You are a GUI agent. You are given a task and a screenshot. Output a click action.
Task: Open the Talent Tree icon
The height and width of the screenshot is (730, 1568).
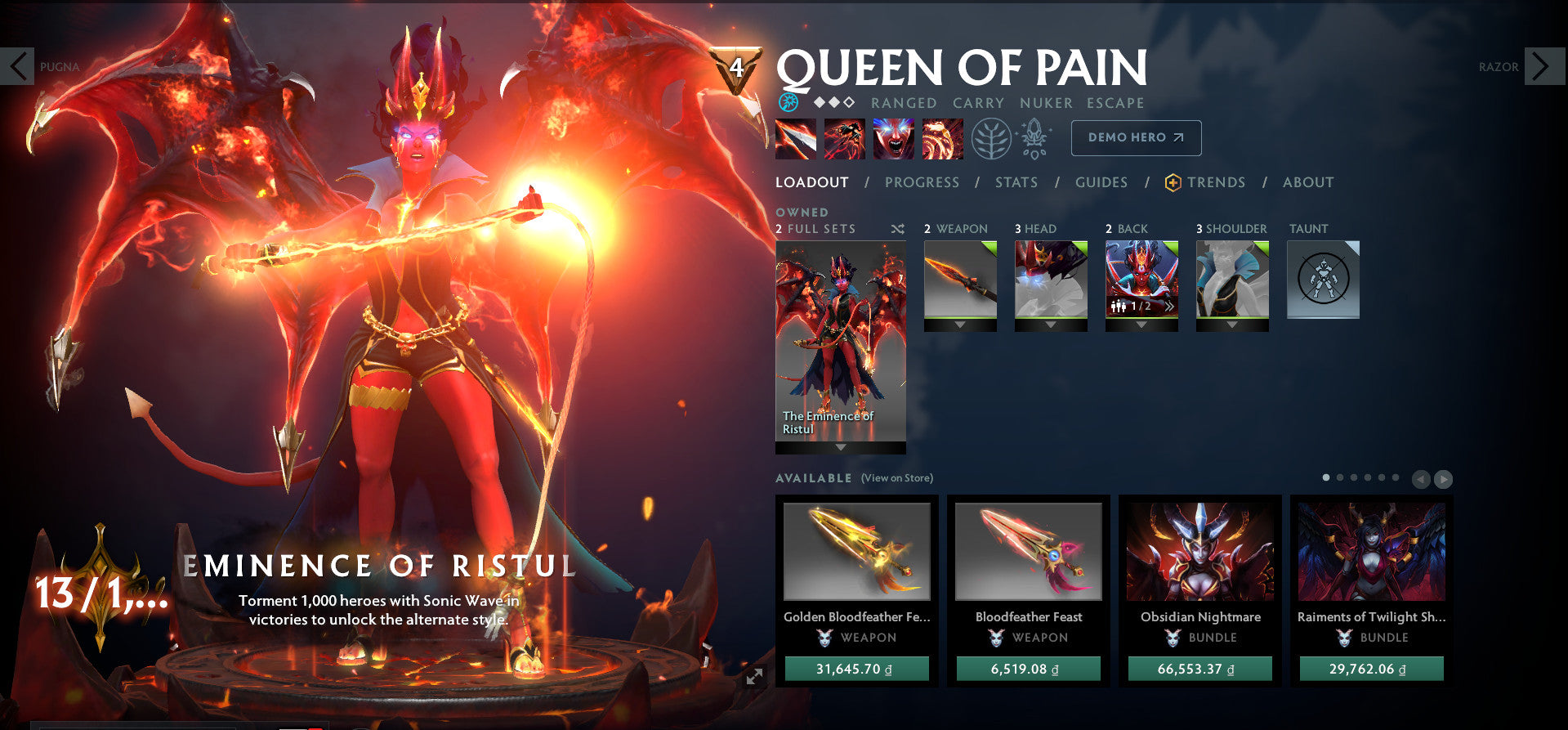[990, 139]
